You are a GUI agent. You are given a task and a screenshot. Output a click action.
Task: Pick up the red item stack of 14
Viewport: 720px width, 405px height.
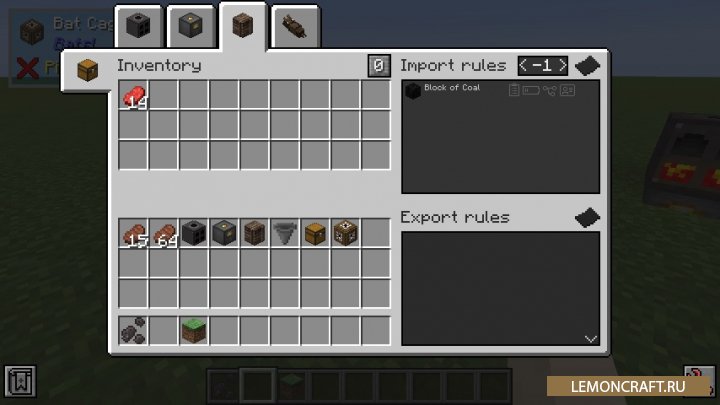coord(134,96)
